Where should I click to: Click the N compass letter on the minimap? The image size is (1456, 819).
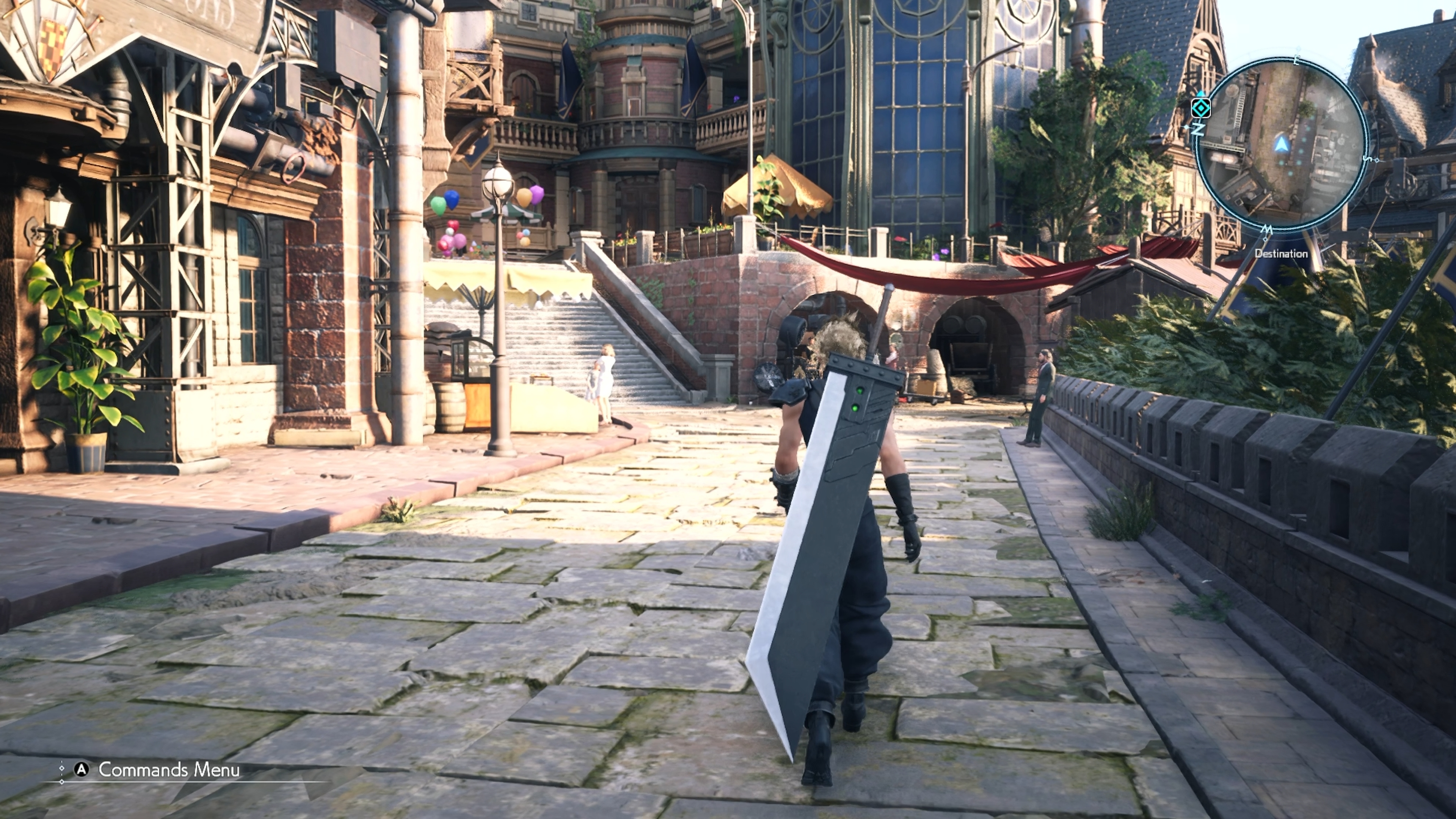tap(1198, 129)
